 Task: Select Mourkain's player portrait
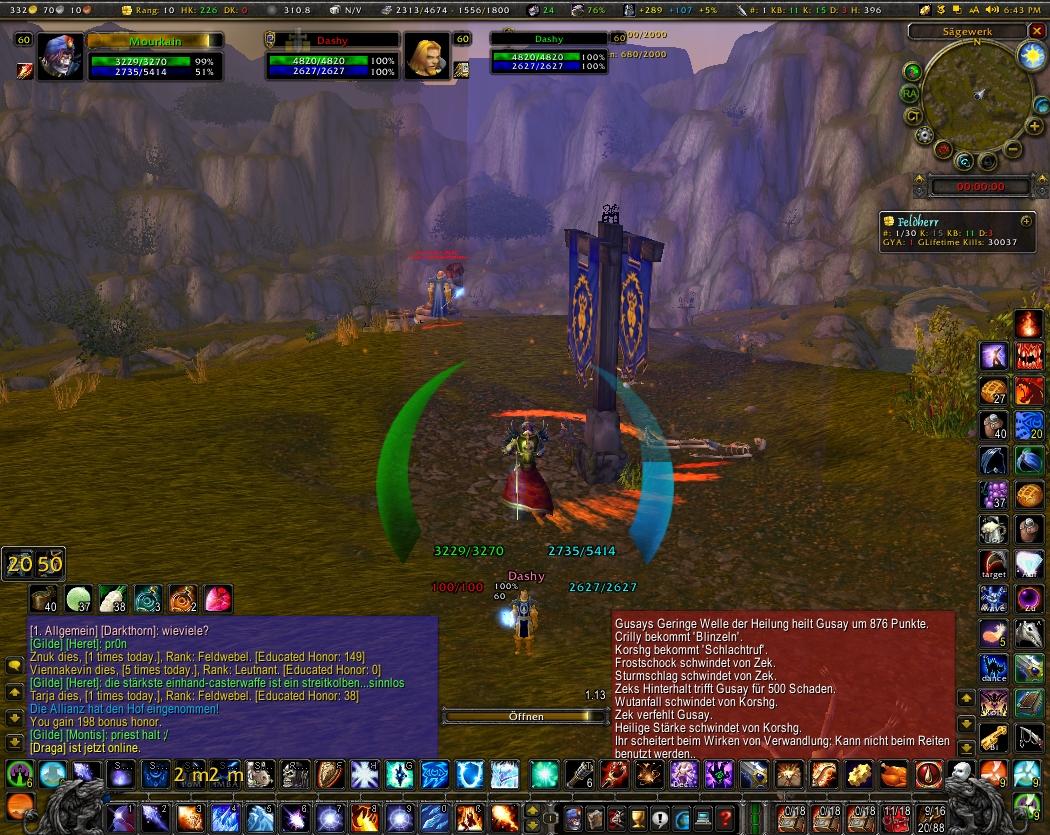coord(60,58)
